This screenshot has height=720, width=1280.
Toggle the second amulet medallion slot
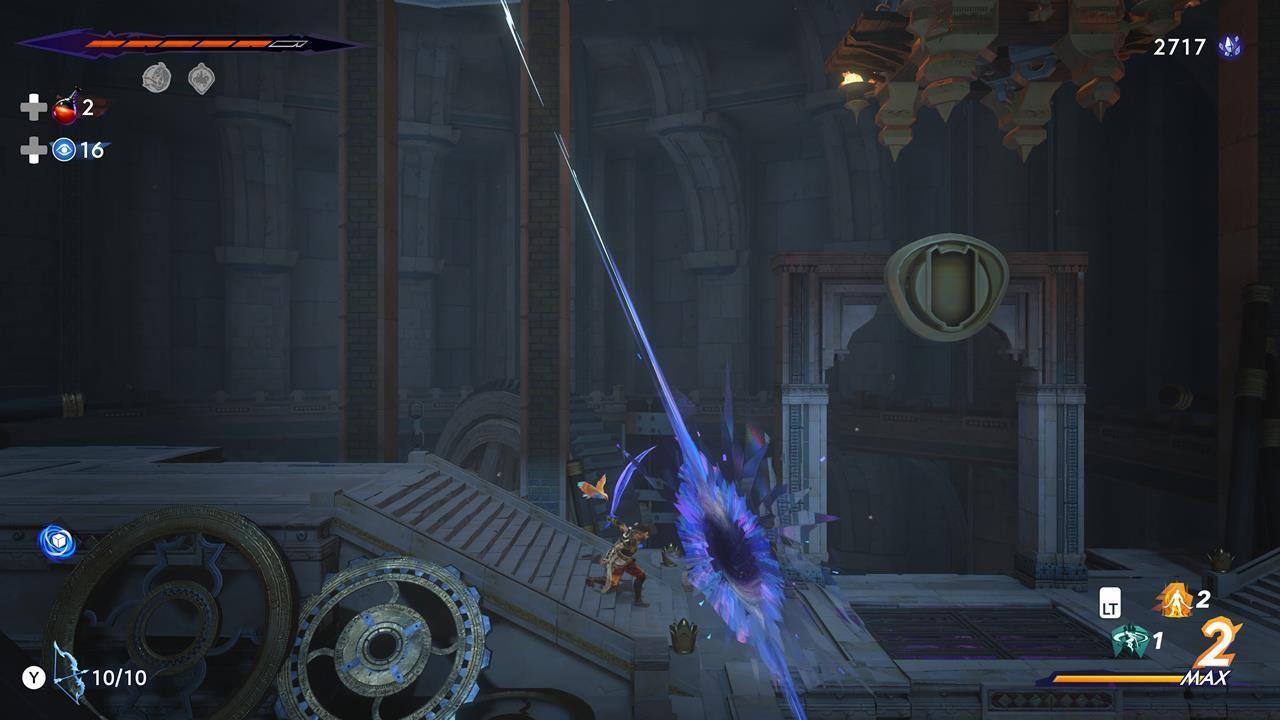200,78
